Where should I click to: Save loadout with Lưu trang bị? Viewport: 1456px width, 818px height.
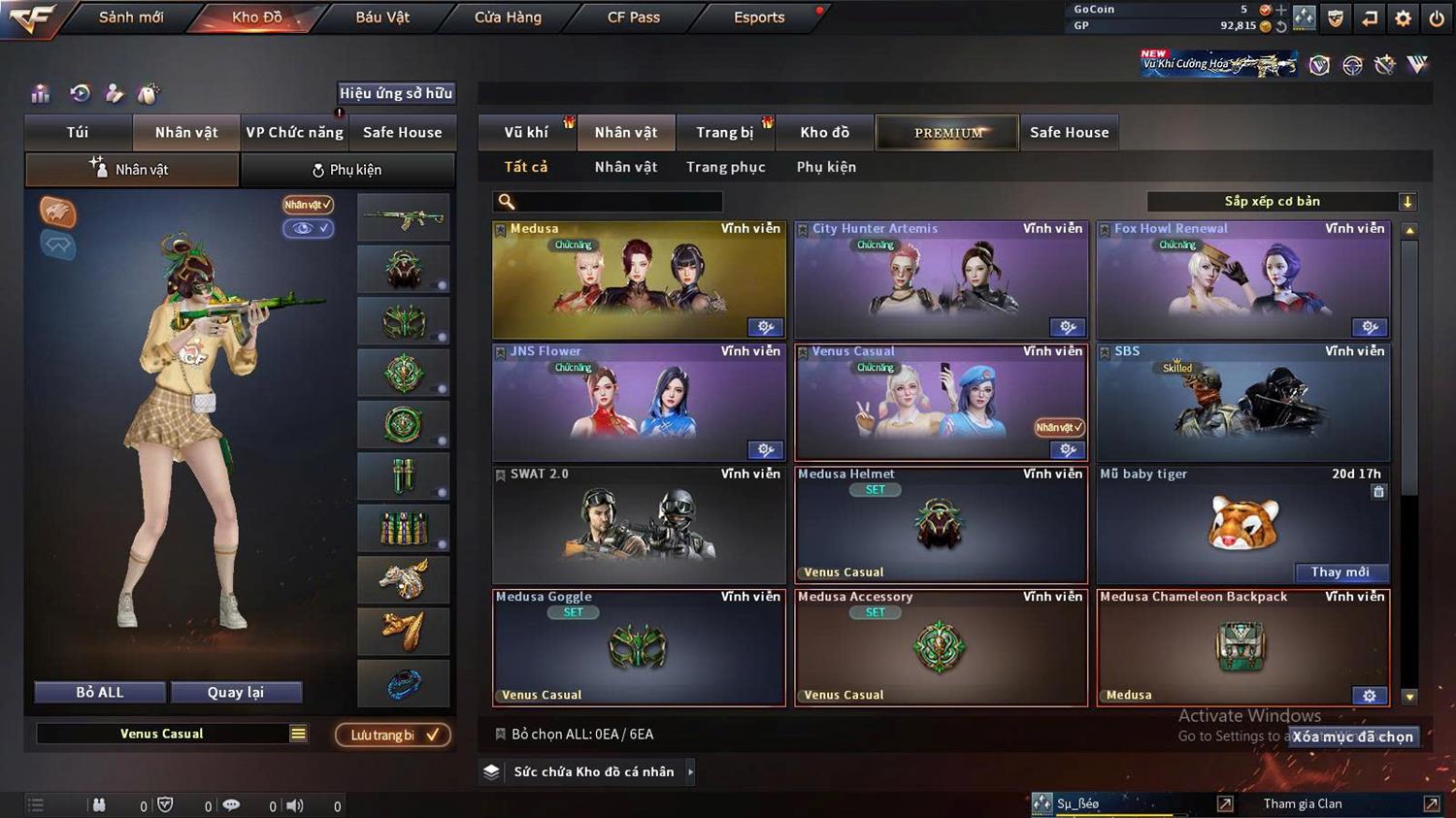392,735
